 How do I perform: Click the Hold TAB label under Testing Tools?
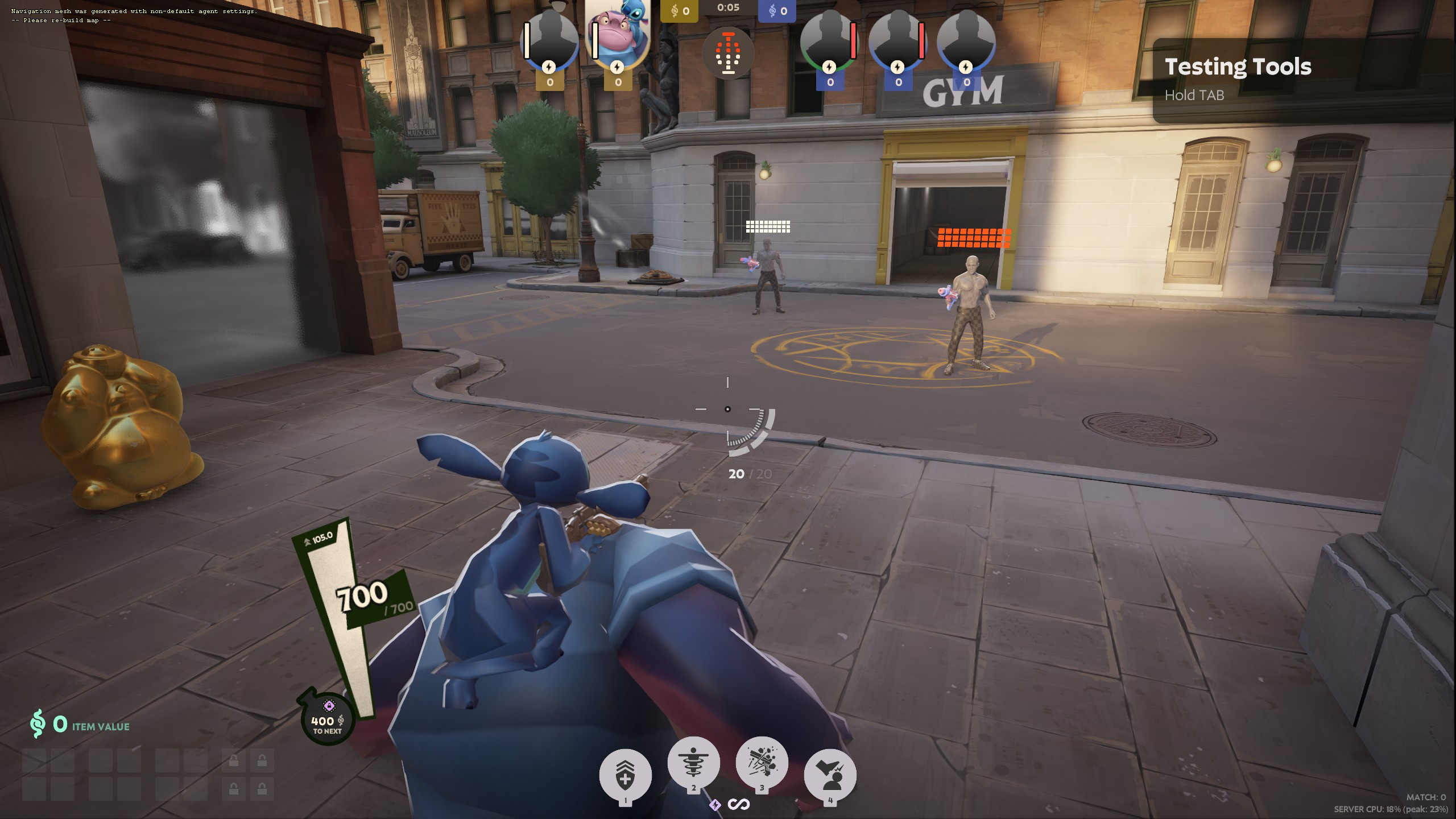[1195, 96]
